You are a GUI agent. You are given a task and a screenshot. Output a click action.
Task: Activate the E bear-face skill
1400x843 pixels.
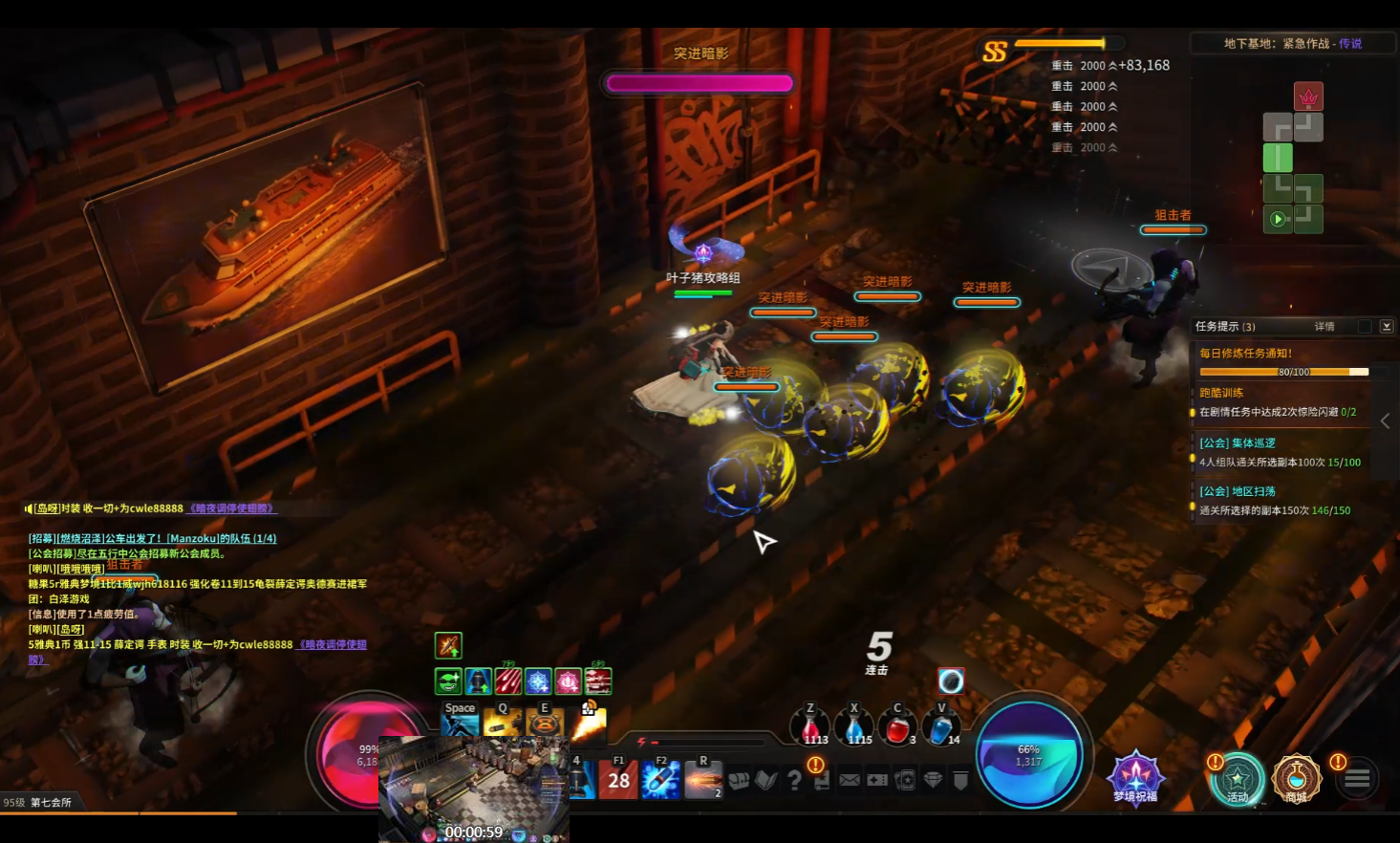tap(545, 723)
